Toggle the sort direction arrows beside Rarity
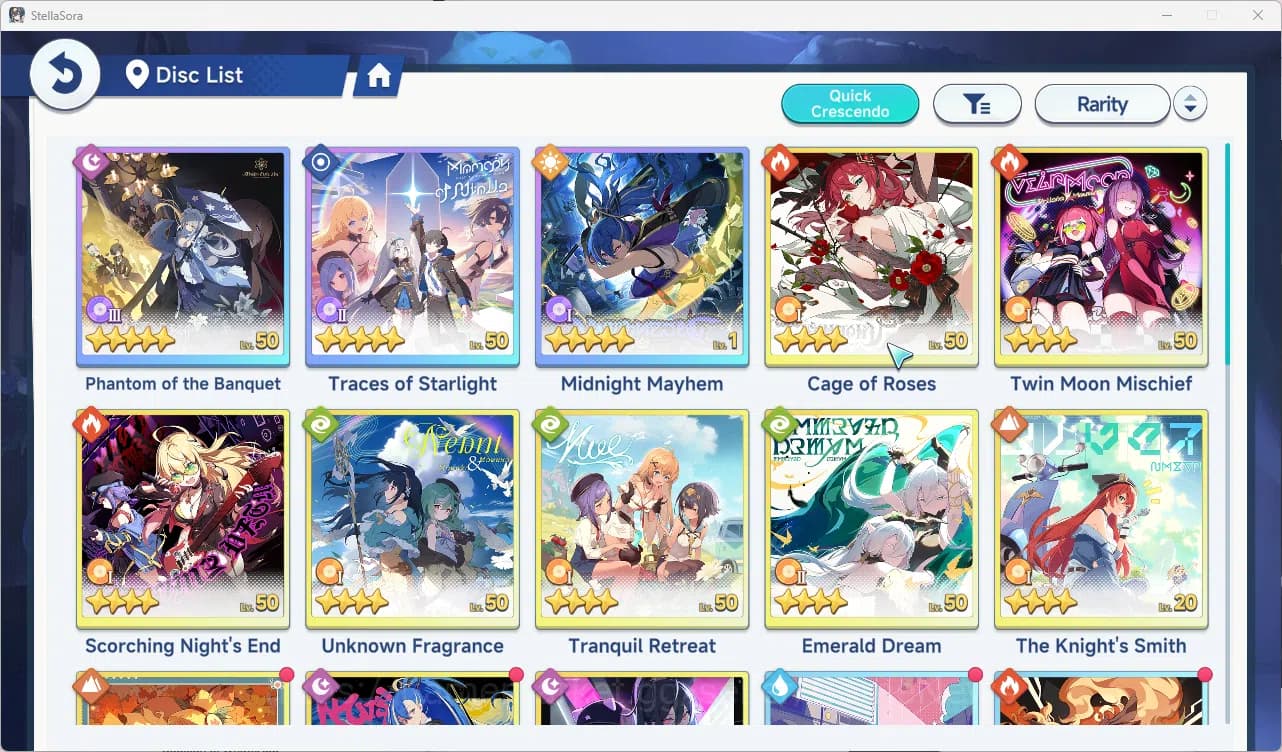The width and height of the screenshot is (1282, 752). 1190,103
